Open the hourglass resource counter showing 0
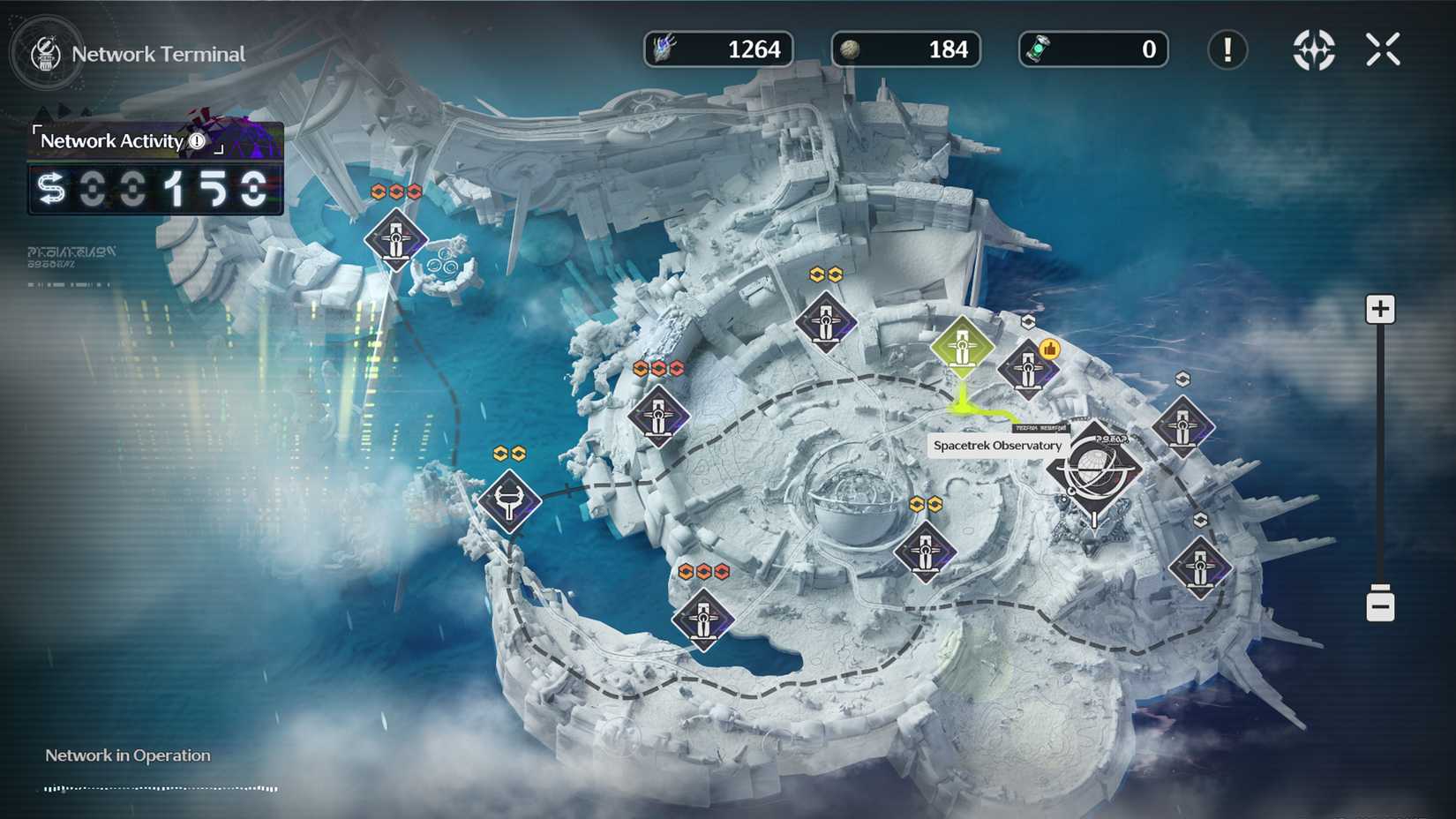Screen dimensions: 1456x819 pyautogui.click(x=1092, y=49)
